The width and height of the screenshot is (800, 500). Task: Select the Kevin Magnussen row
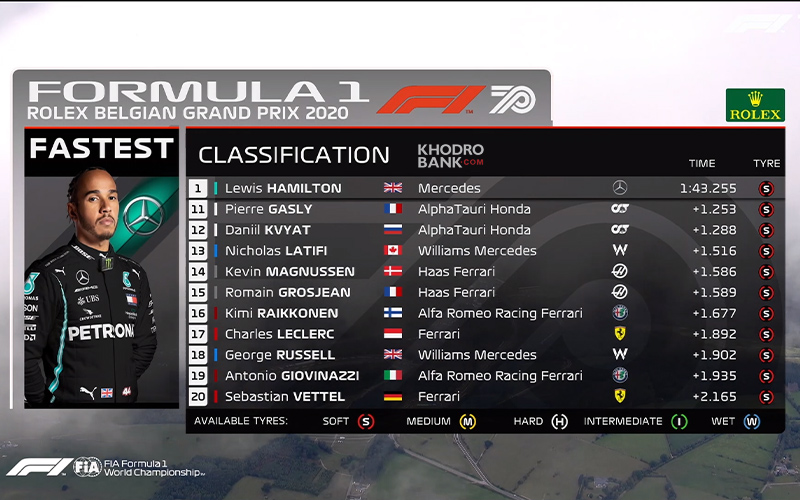click(289, 272)
